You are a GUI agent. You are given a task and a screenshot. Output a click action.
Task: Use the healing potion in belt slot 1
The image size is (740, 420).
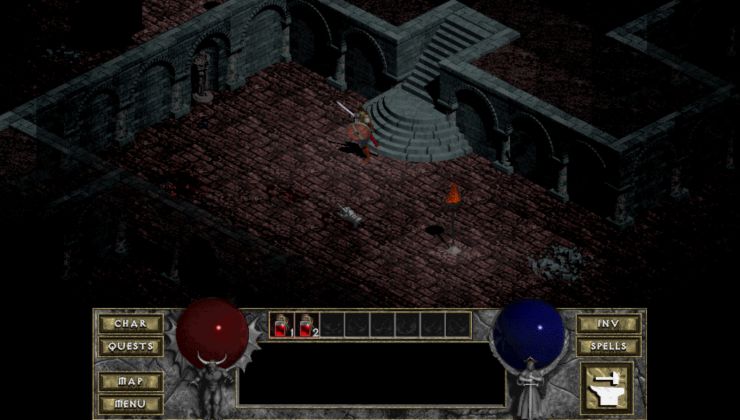pos(282,325)
